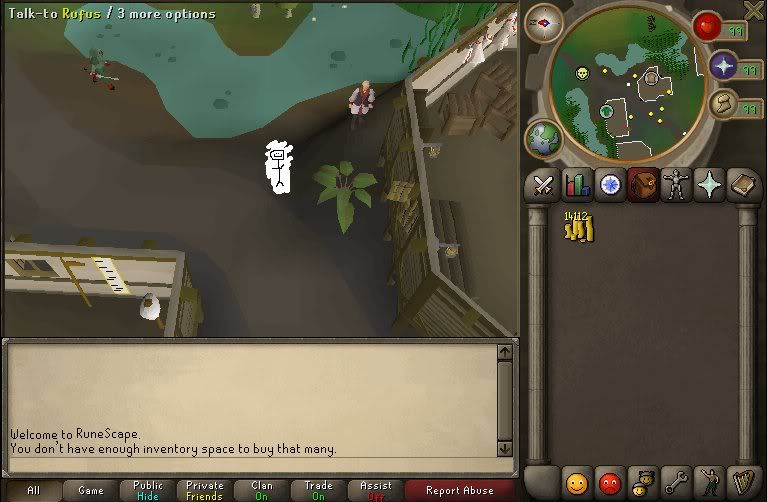The image size is (767, 502).
Task: Open the Music player harp tab
Action: [744, 482]
